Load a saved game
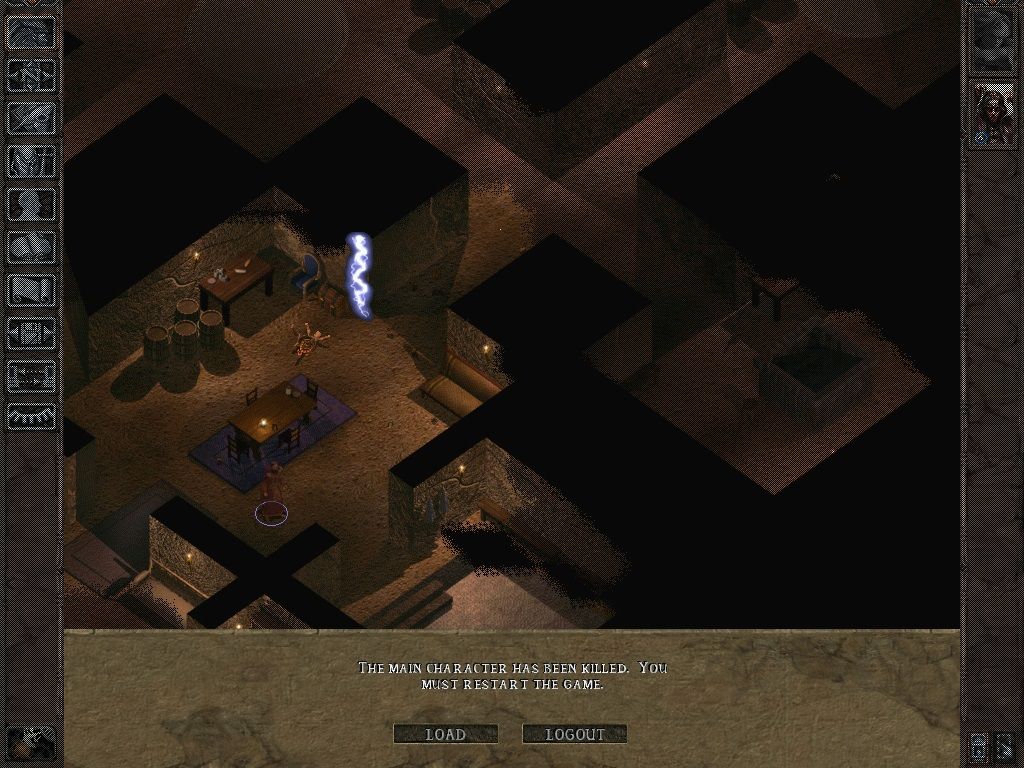The height and width of the screenshot is (768, 1024). point(445,734)
